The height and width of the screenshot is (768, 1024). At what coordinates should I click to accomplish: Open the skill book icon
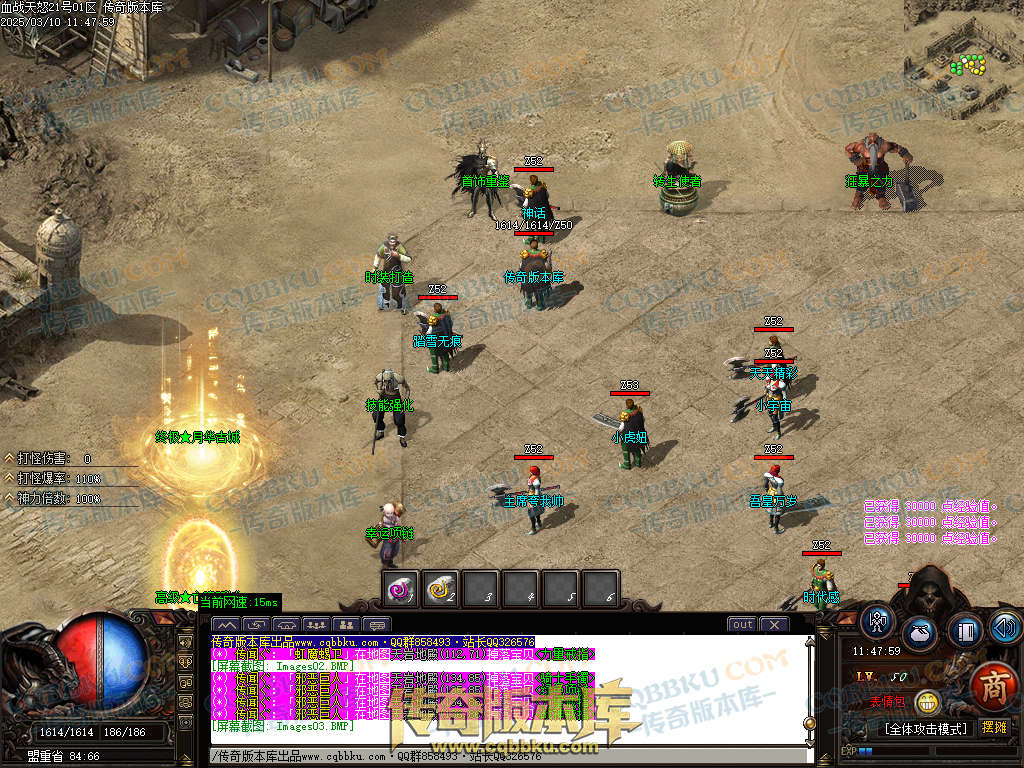(965, 631)
